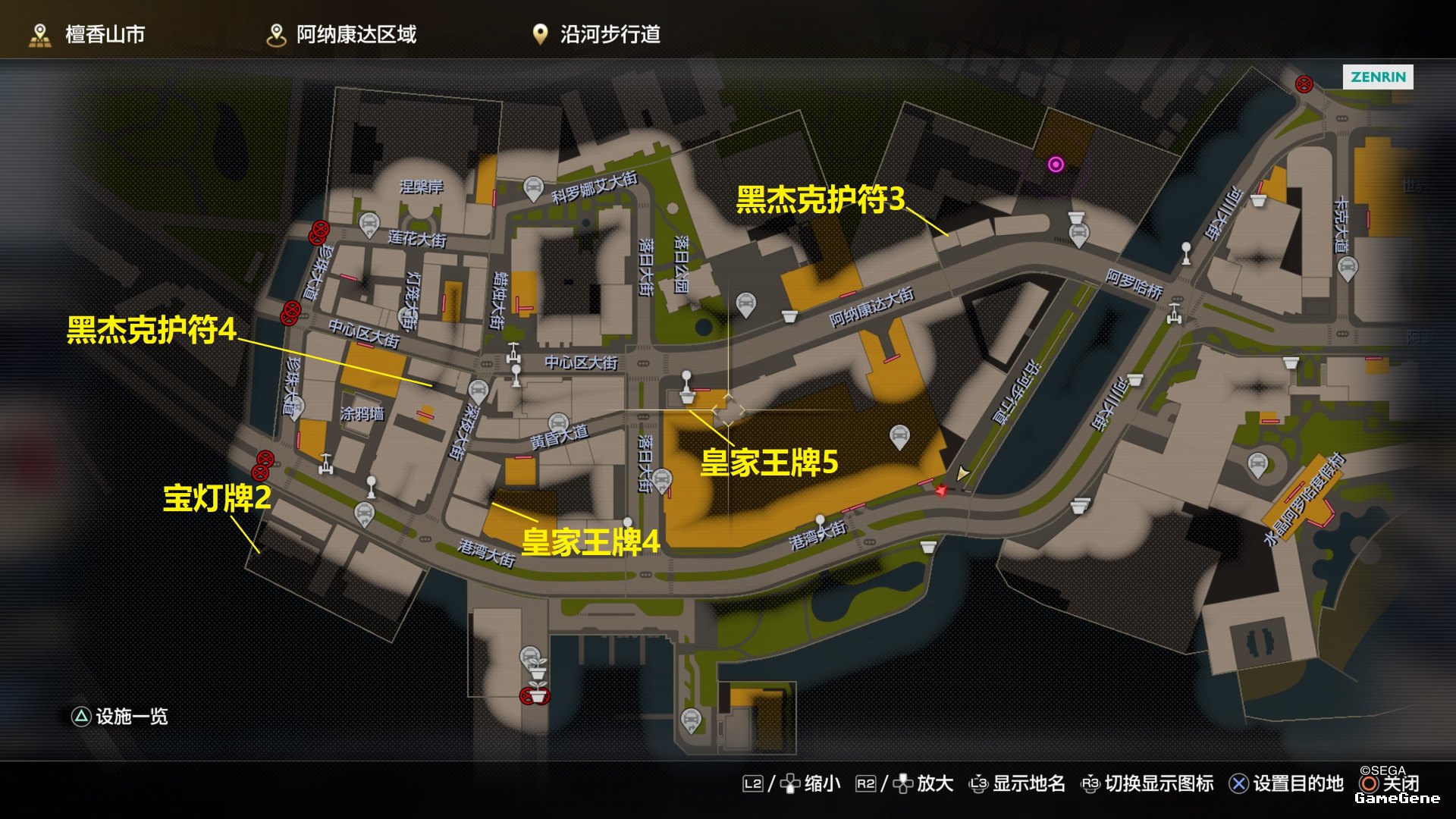Click the red player position arrow

941,491
